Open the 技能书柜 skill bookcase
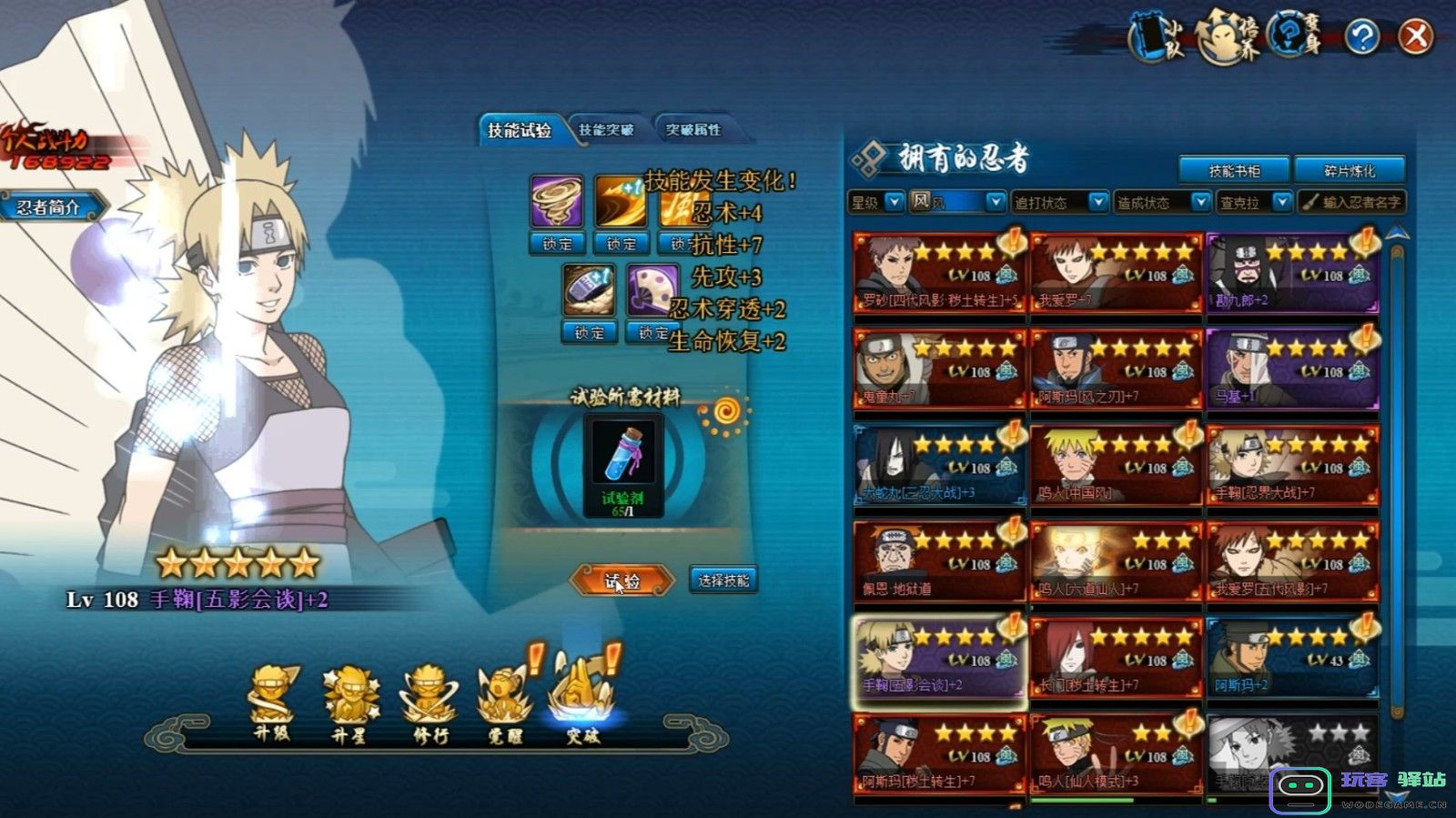The height and width of the screenshot is (818, 1456). coord(1234,170)
